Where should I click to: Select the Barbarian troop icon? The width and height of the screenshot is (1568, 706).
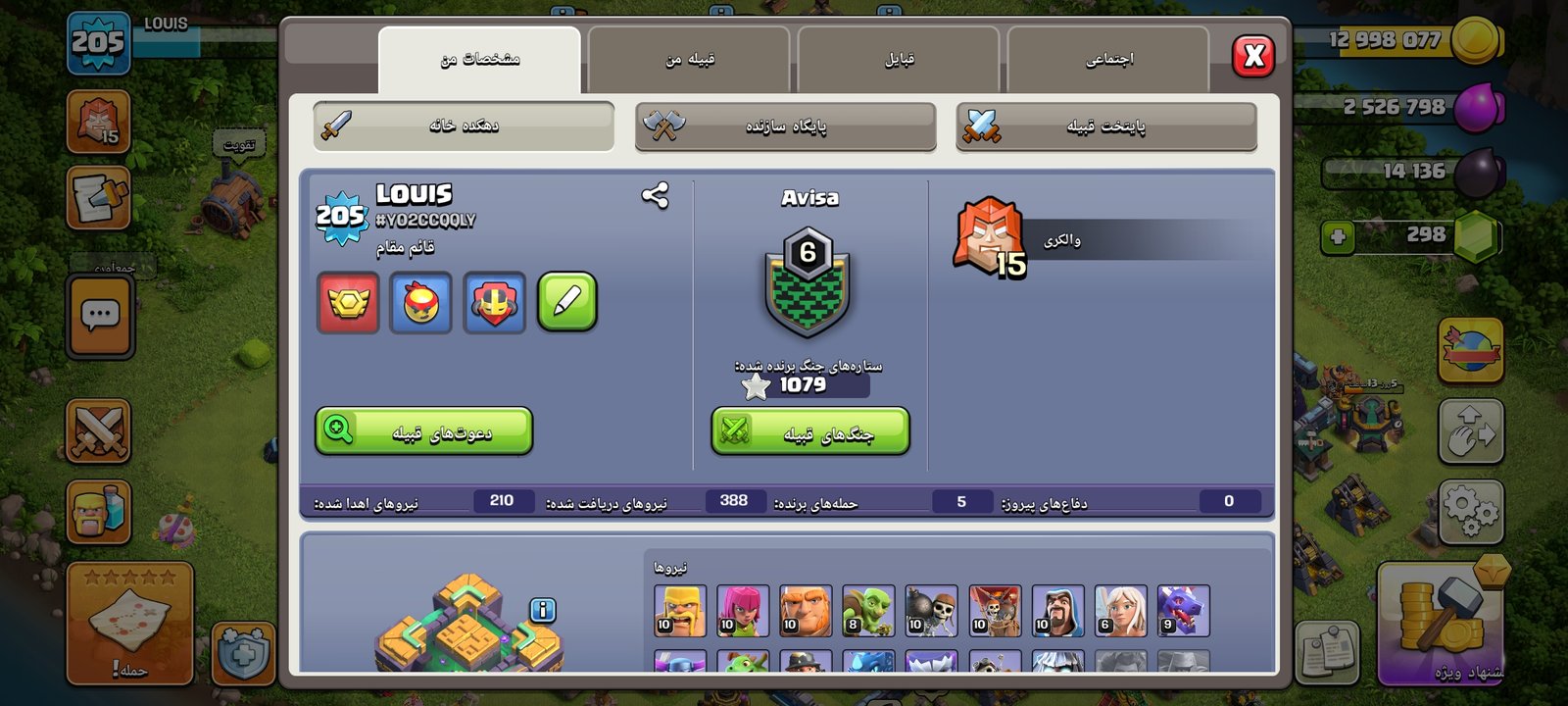click(x=680, y=611)
